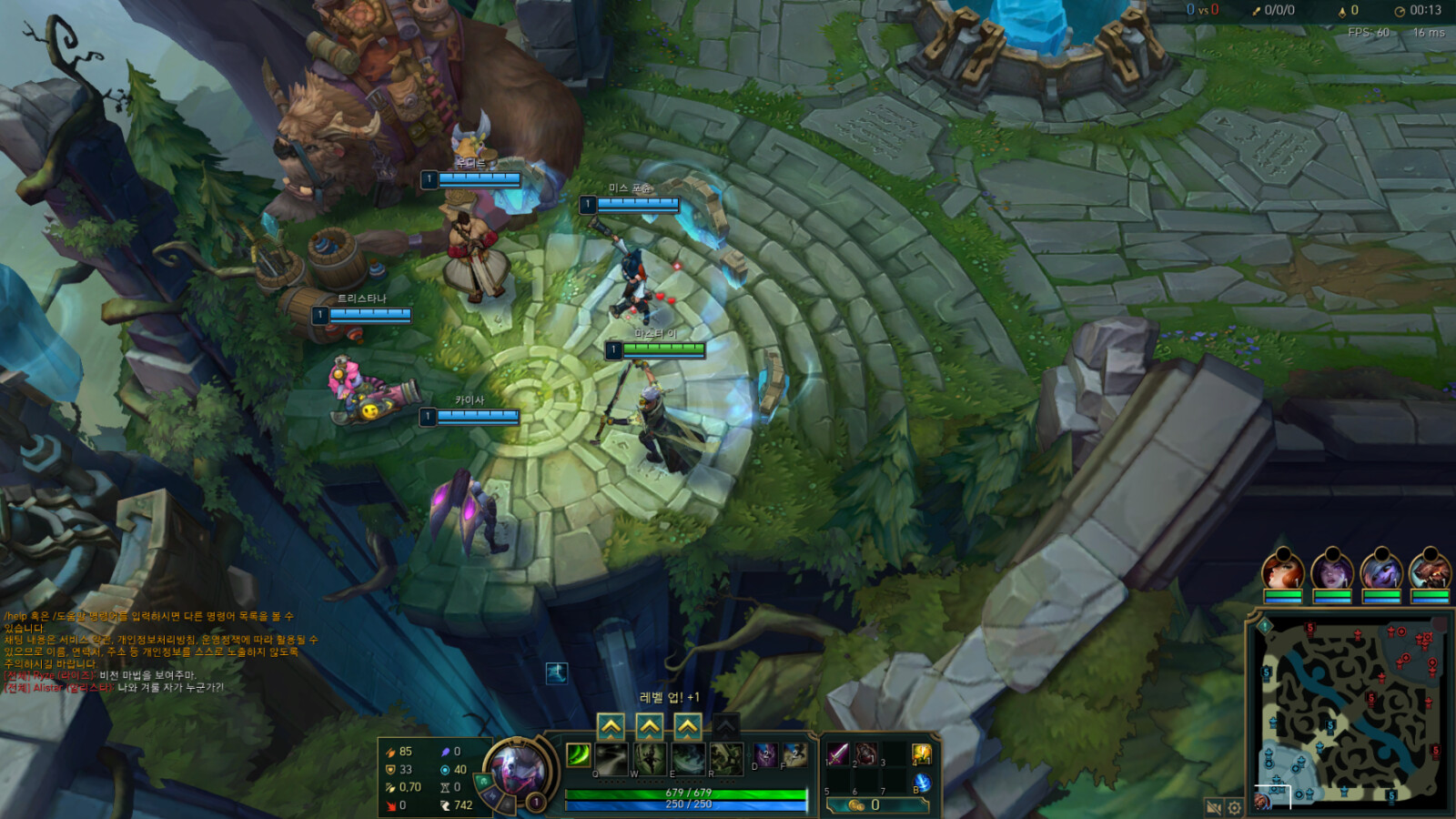Click Miss Fortune's portrait in the right panel
Image resolution: width=1456 pixels, height=819 pixels.
tap(1282, 571)
